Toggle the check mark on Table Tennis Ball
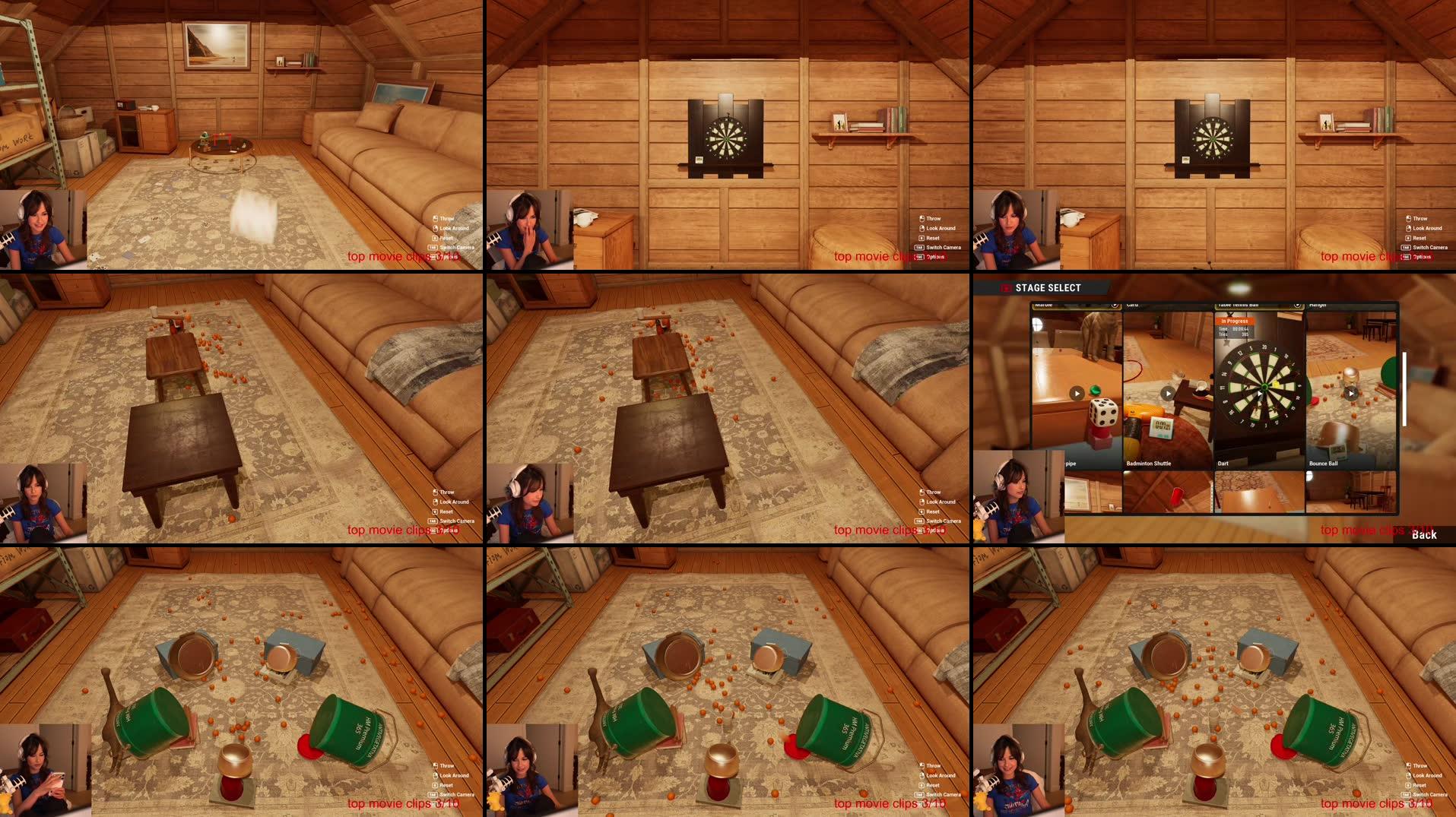Viewport: 1456px width, 817px height. pos(1296,305)
